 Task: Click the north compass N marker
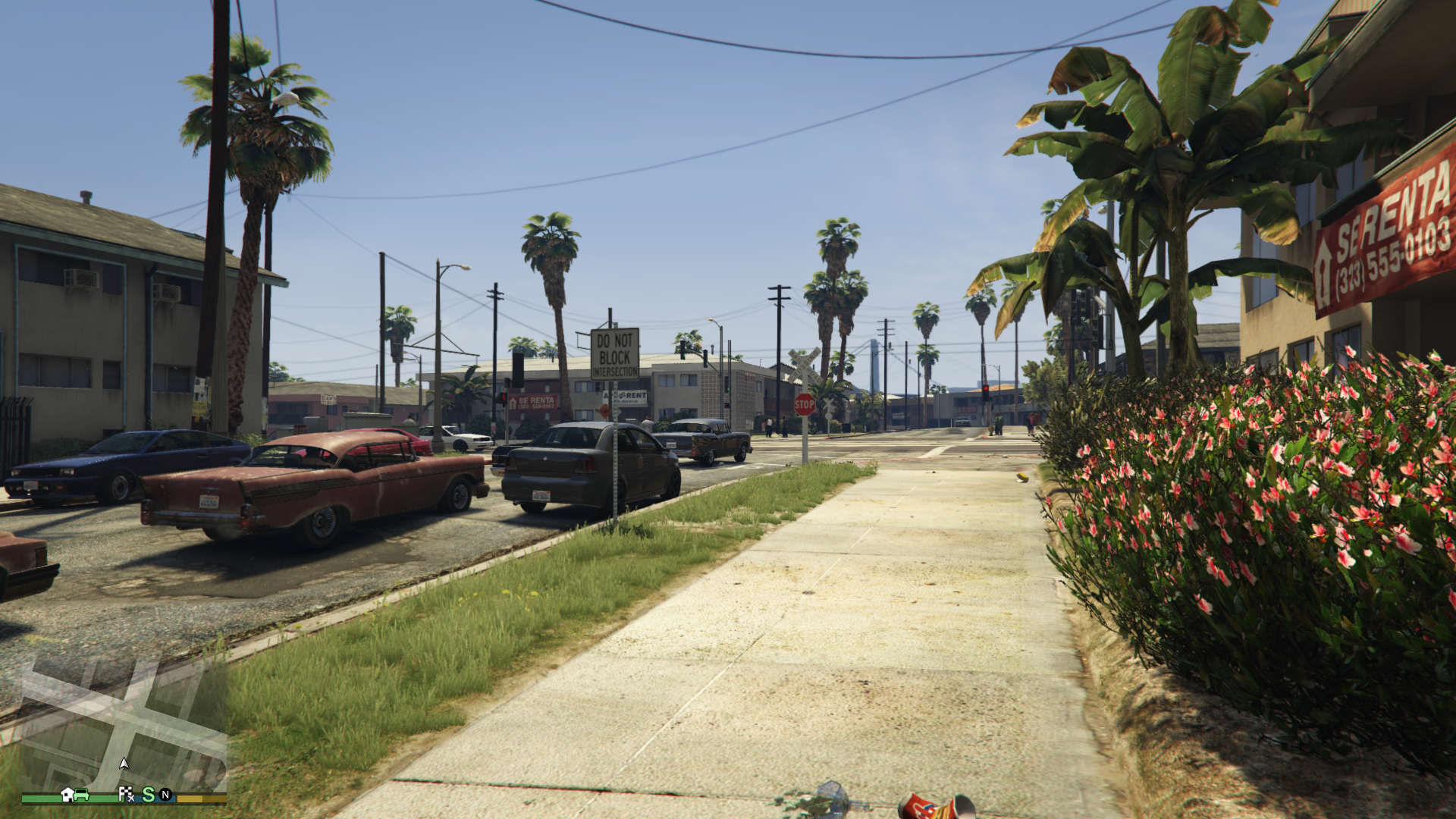coord(165,795)
